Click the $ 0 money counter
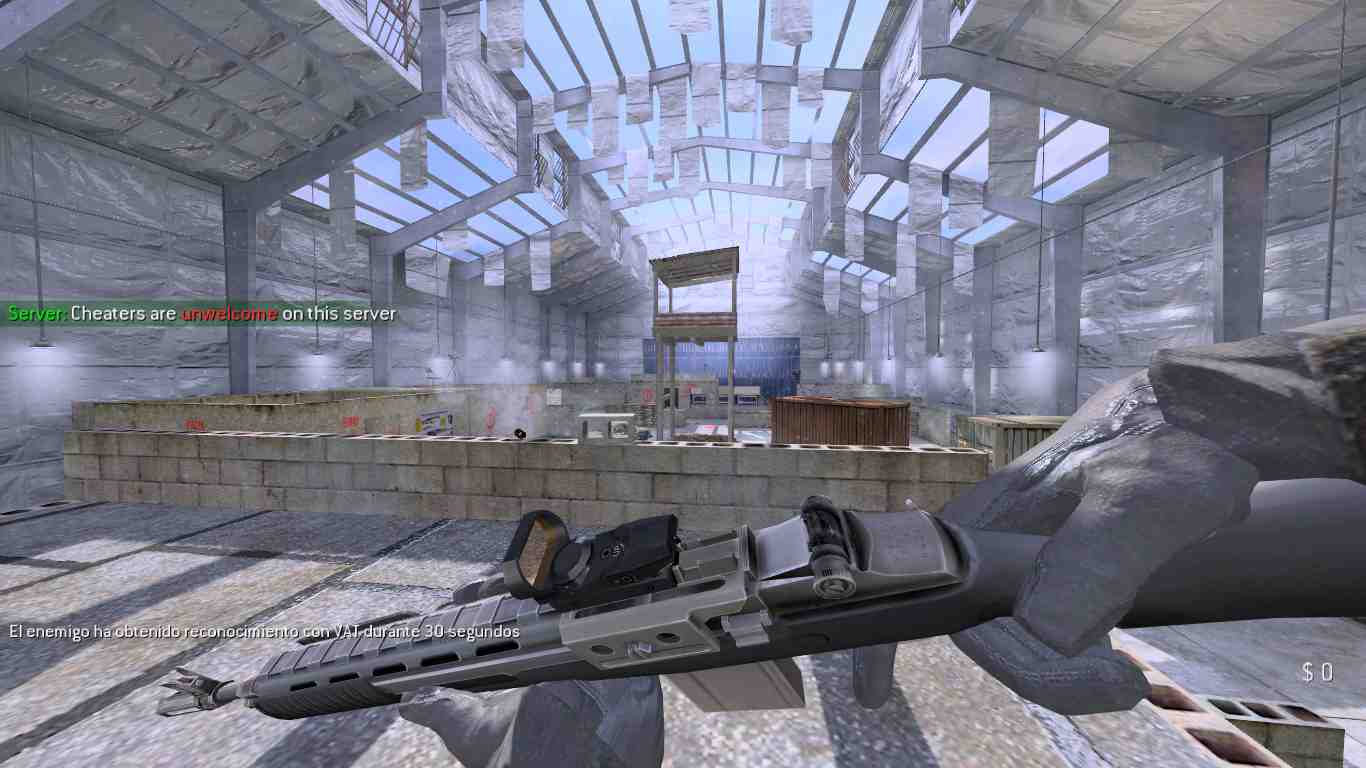The image size is (1366, 768). 1318,673
